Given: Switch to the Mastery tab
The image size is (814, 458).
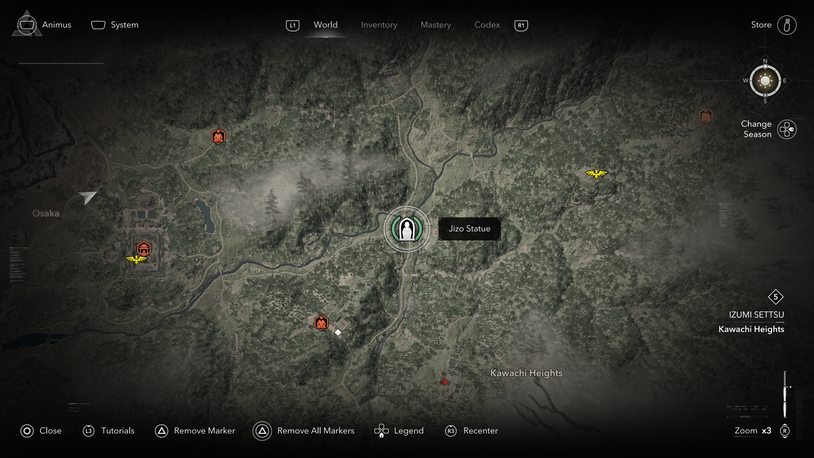Looking at the screenshot, I should pyautogui.click(x=435, y=25).
